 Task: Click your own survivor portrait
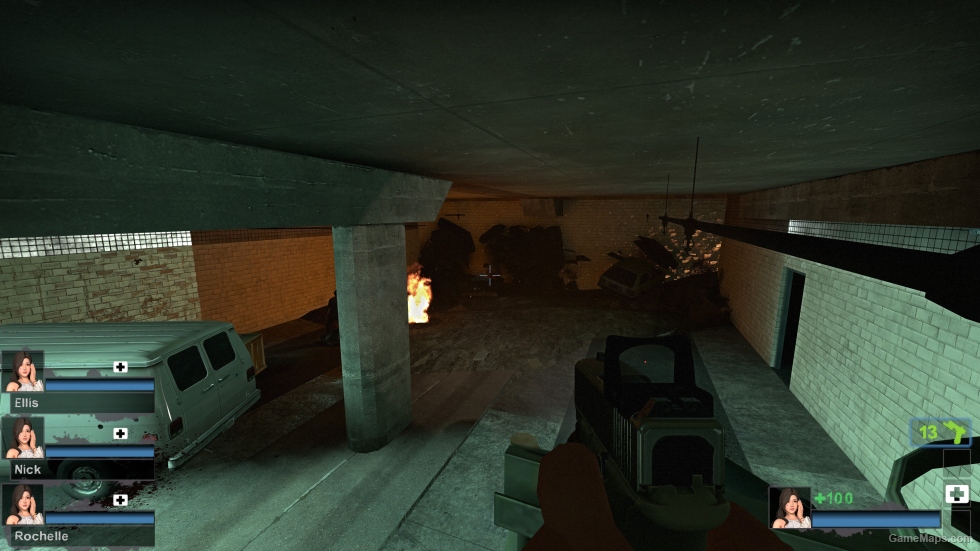coord(789,508)
